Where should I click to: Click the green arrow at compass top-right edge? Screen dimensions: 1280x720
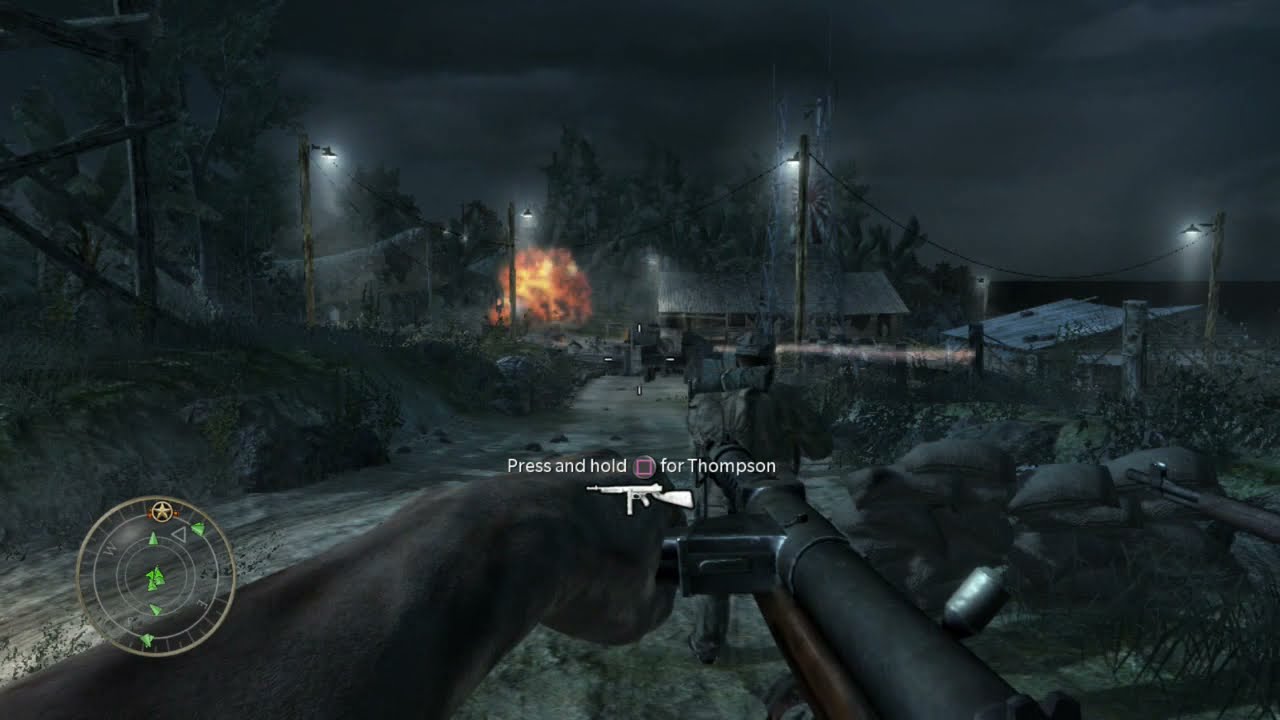[x=197, y=530]
